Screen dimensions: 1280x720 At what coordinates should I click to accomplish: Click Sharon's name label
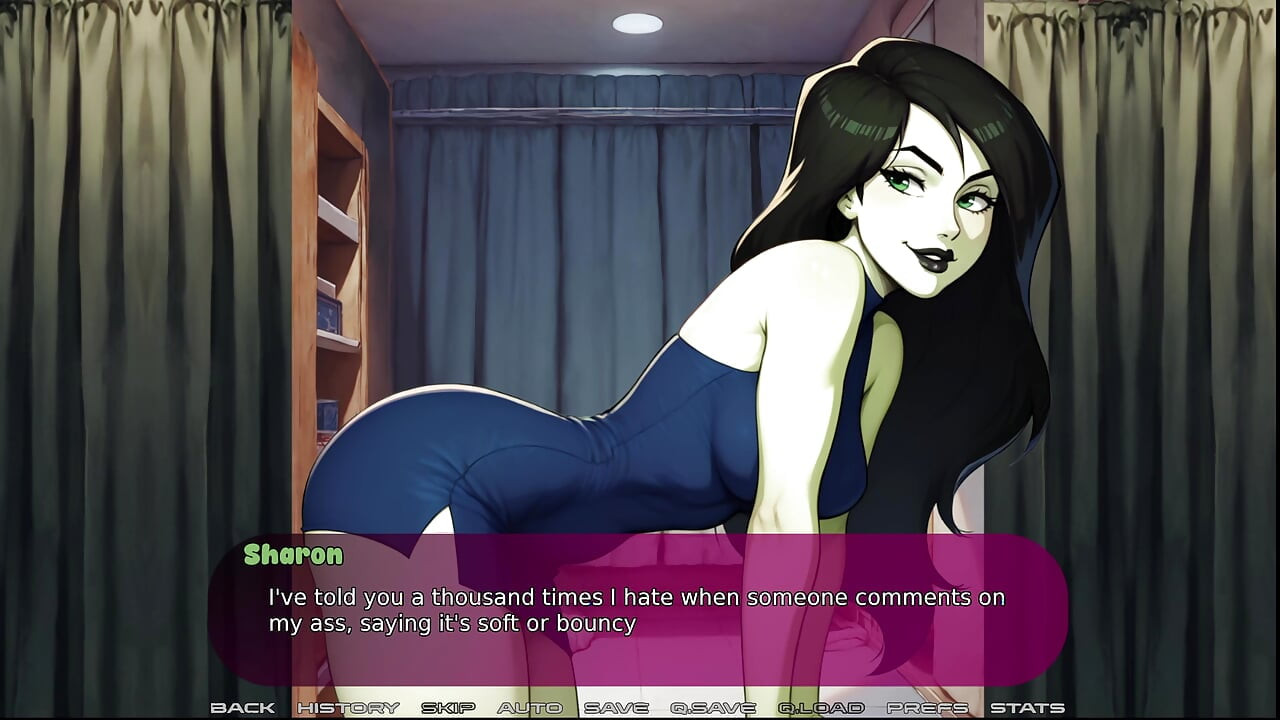[x=291, y=556]
